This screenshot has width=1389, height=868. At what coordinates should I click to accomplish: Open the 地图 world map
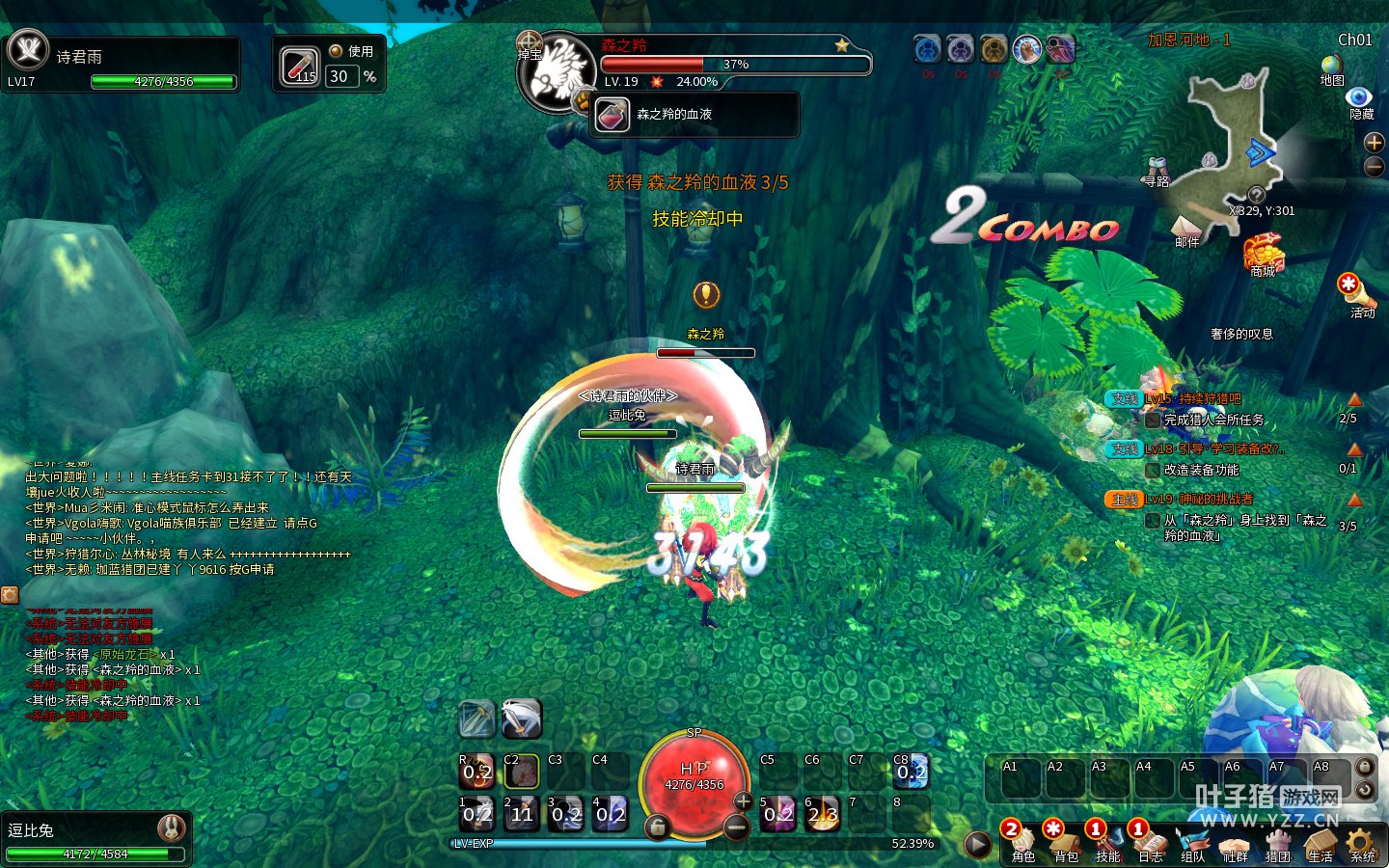1332,66
